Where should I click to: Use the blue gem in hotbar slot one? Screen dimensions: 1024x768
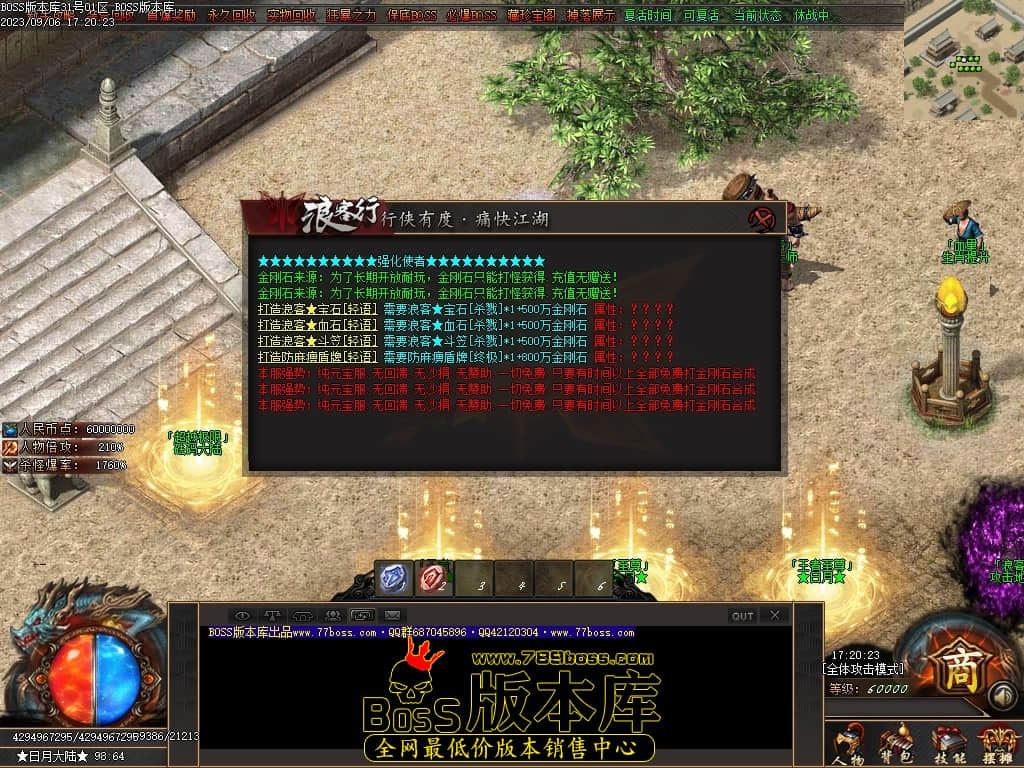[394, 578]
